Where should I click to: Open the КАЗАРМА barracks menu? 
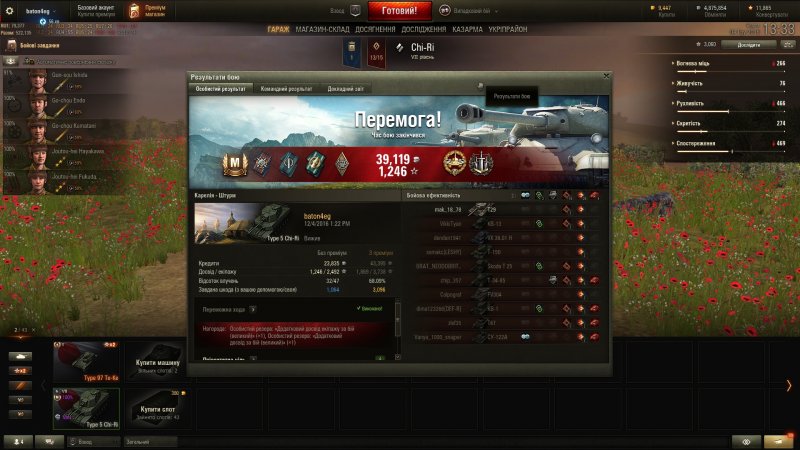coord(468,30)
